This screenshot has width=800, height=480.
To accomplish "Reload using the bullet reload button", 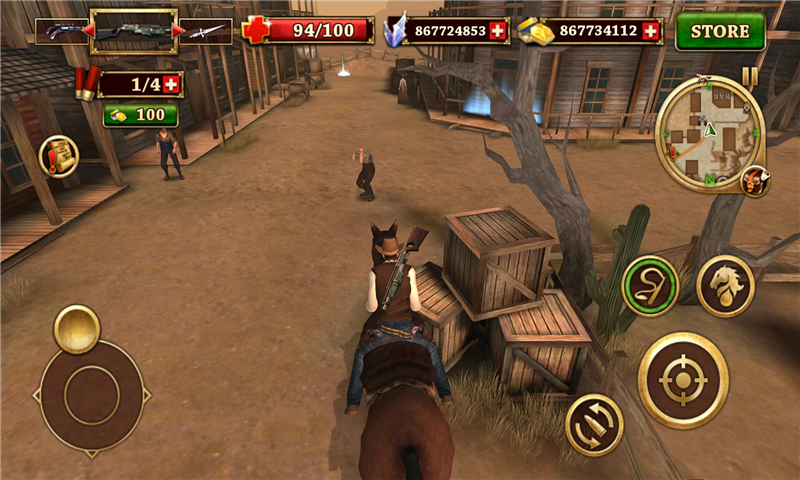I will coord(594,424).
